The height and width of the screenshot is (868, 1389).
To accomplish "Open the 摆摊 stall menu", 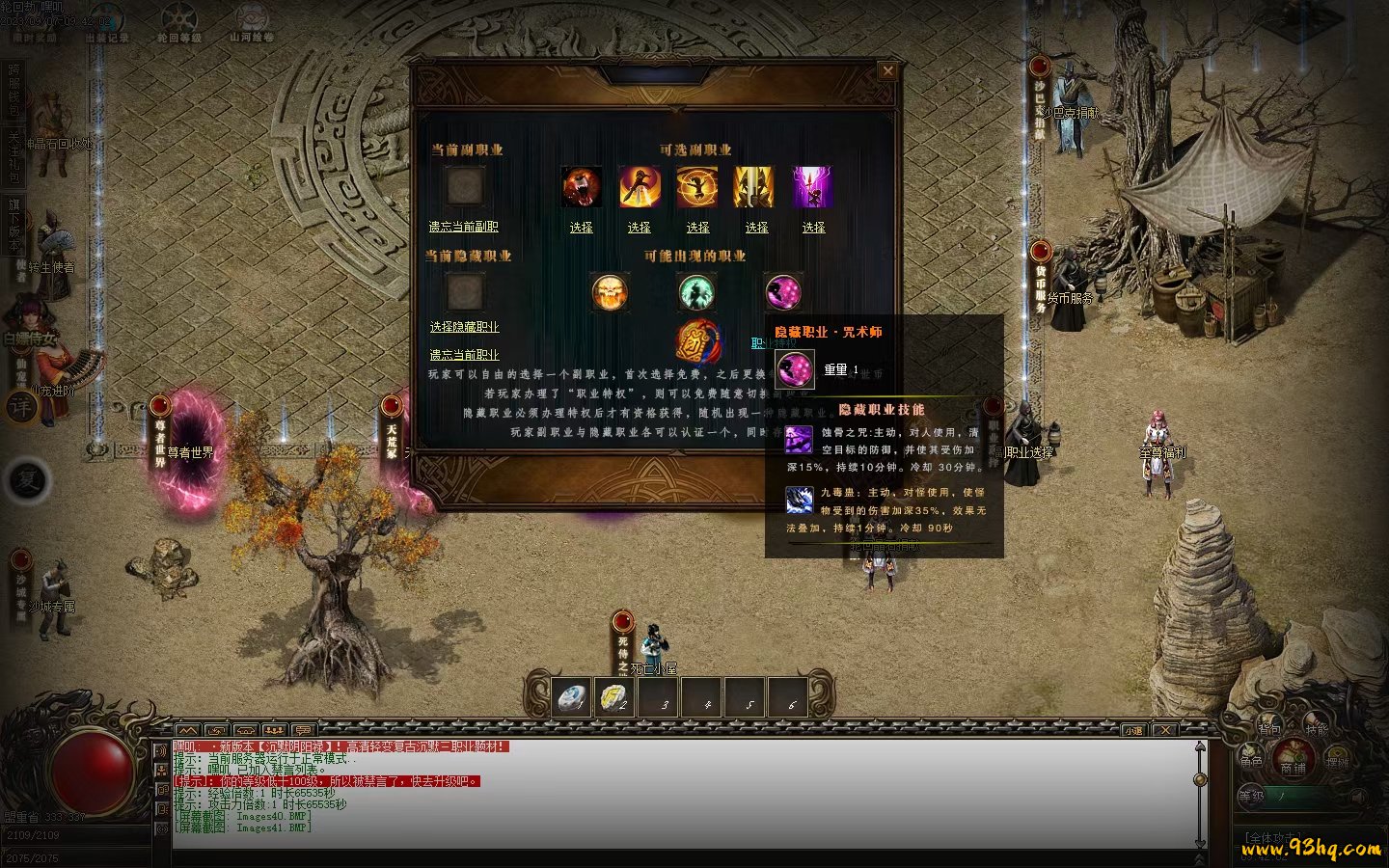I will click(1337, 761).
